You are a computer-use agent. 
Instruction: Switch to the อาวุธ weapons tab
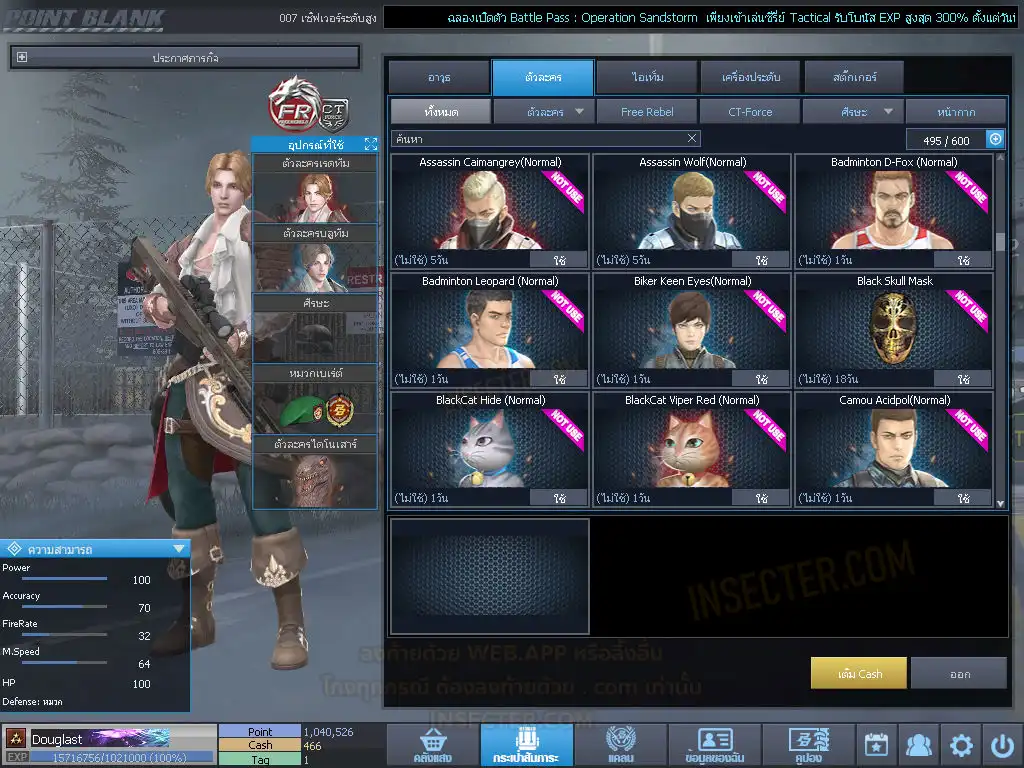[438, 77]
